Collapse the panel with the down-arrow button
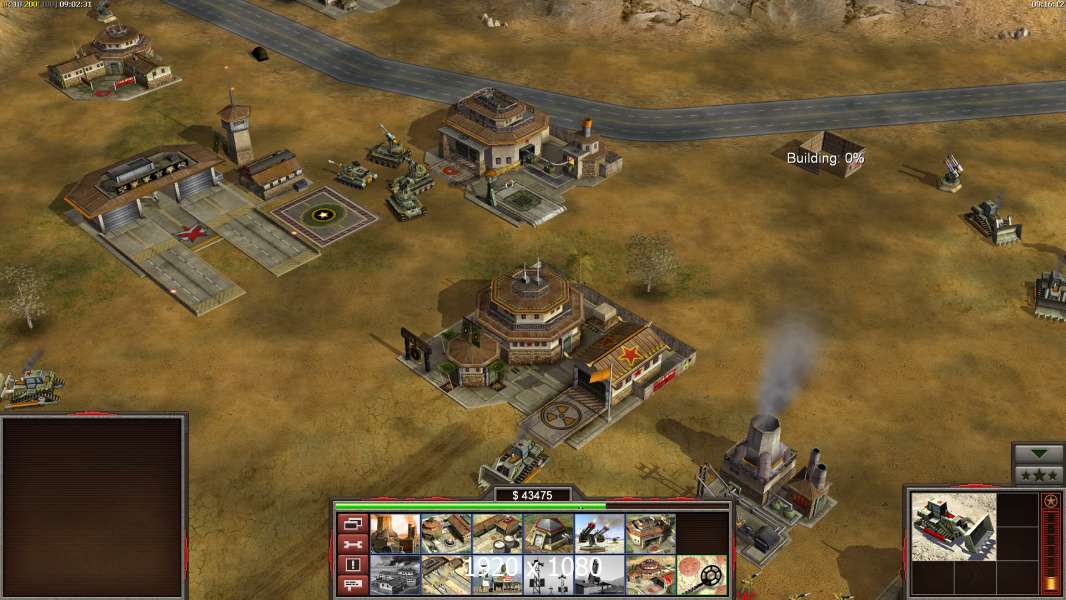 pos(1038,455)
